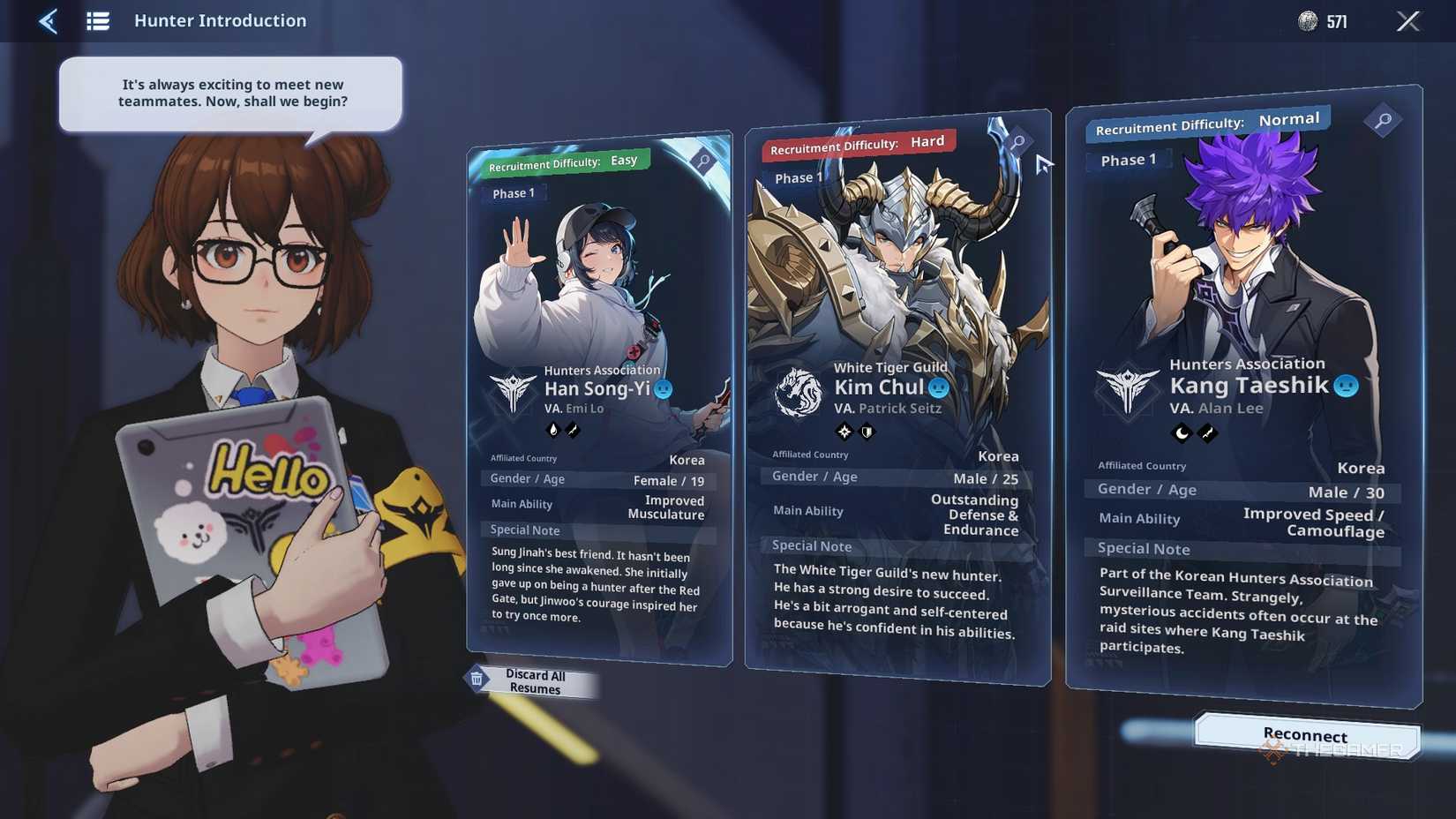
Task: Open the list menu beside the back arrow
Action: click(98, 20)
